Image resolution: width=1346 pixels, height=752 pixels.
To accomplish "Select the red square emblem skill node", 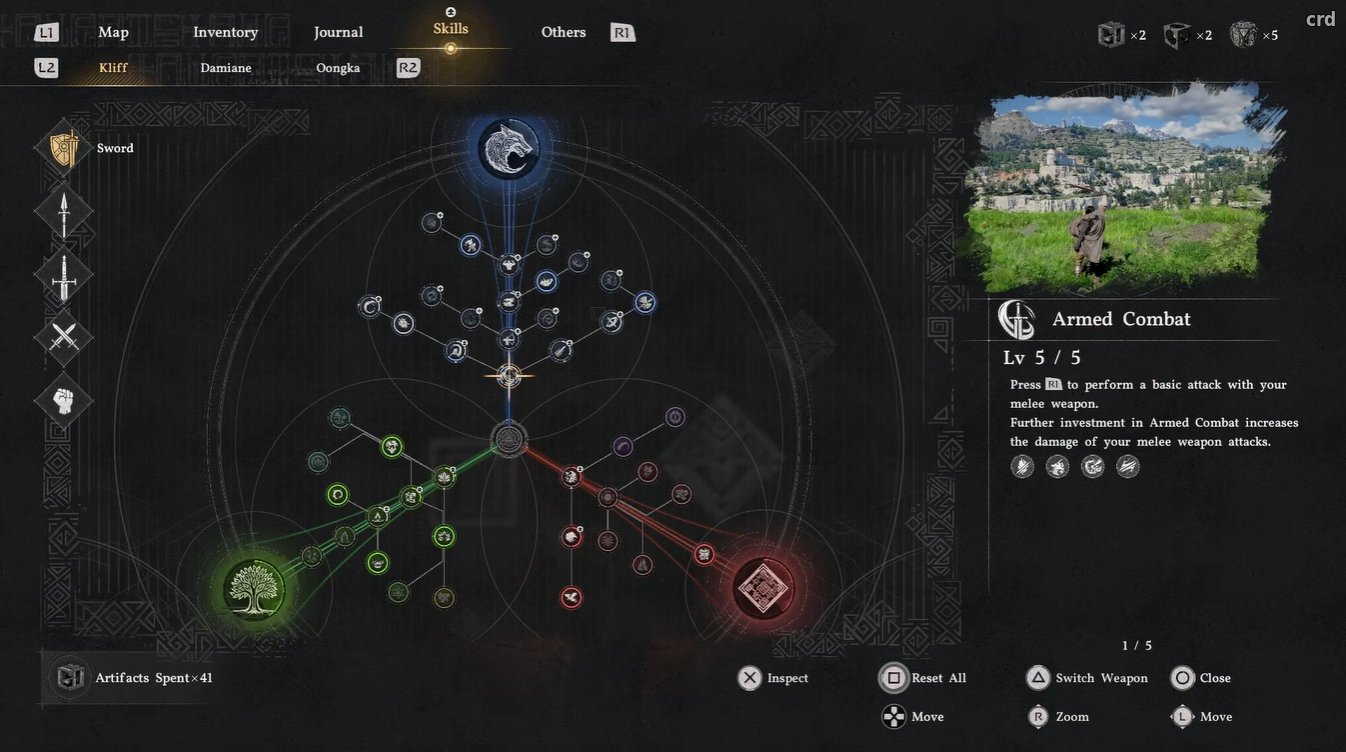I will [x=763, y=588].
